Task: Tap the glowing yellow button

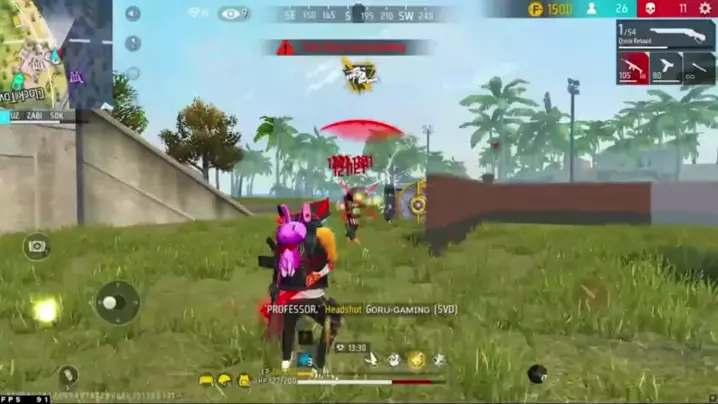Action: tap(45, 311)
